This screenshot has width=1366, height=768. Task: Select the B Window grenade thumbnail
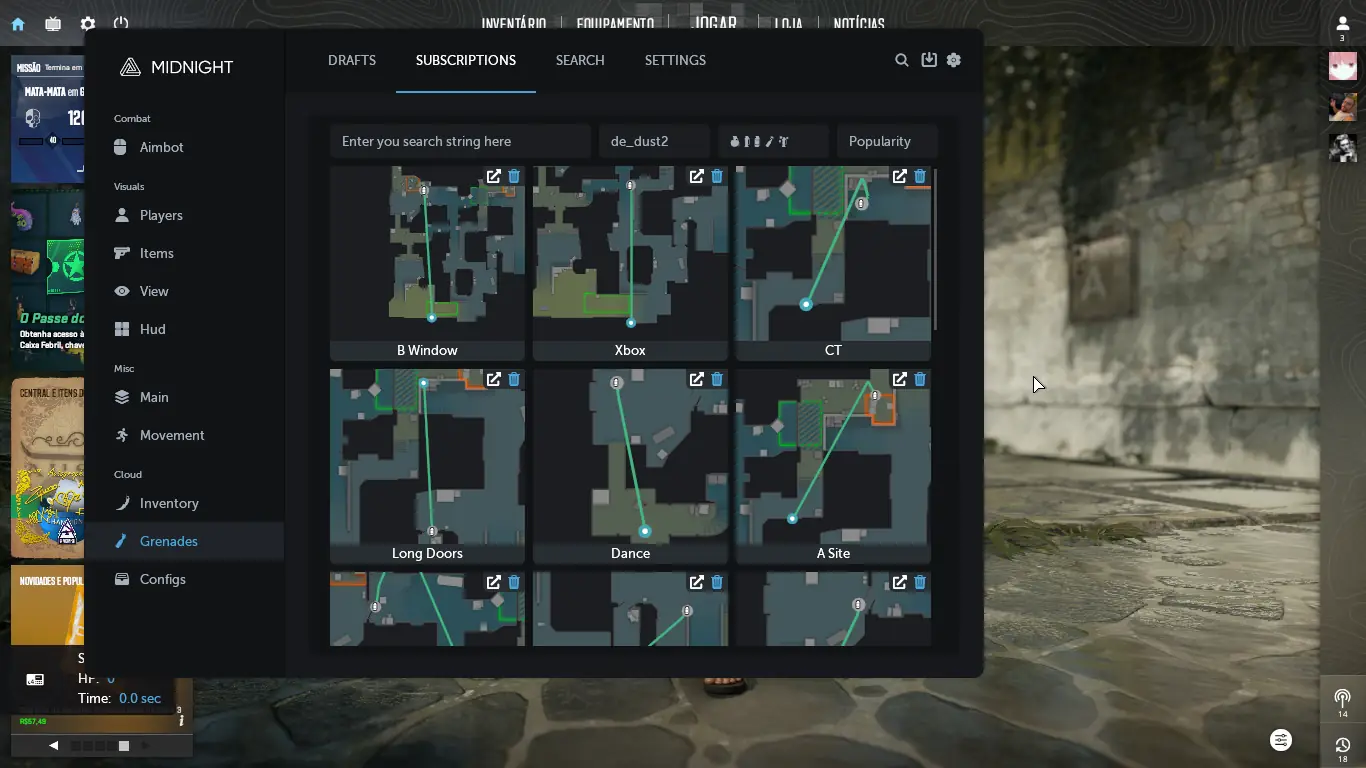pos(427,255)
